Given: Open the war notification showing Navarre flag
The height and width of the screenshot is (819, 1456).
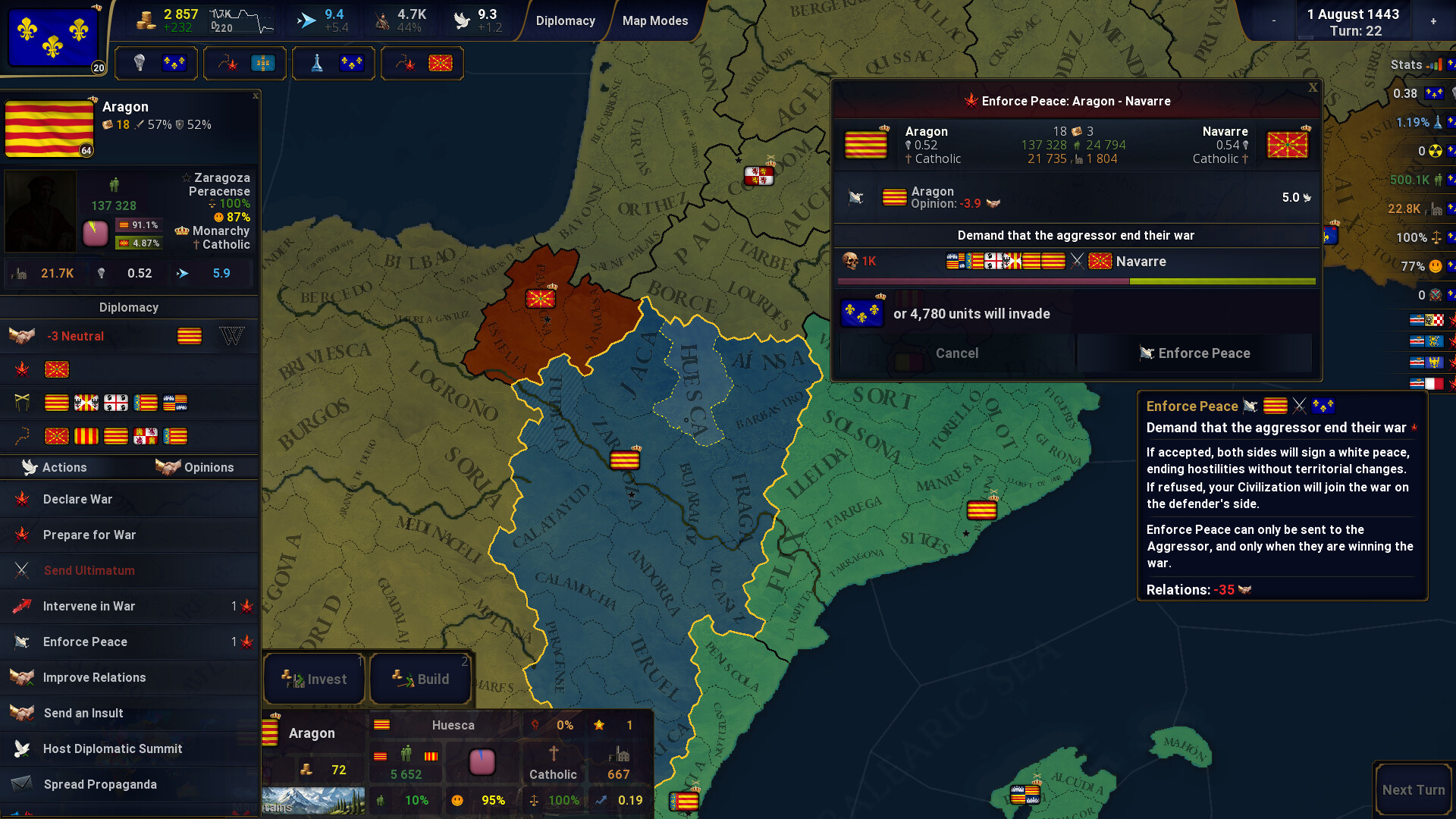Looking at the screenshot, I should tap(422, 63).
